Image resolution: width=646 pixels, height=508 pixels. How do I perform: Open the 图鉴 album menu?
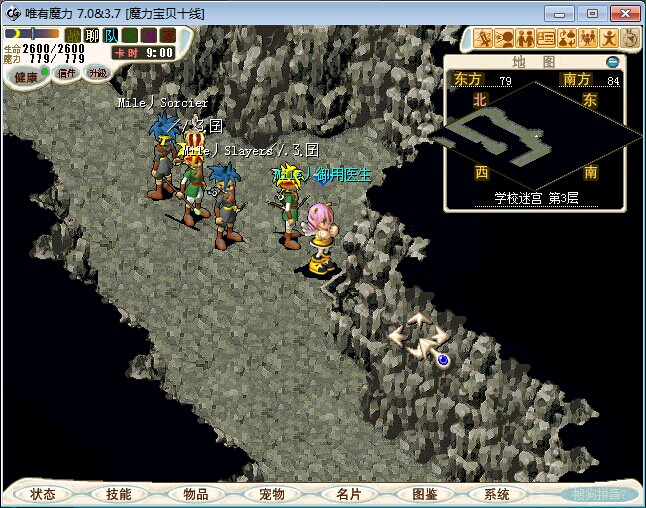click(424, 494)
